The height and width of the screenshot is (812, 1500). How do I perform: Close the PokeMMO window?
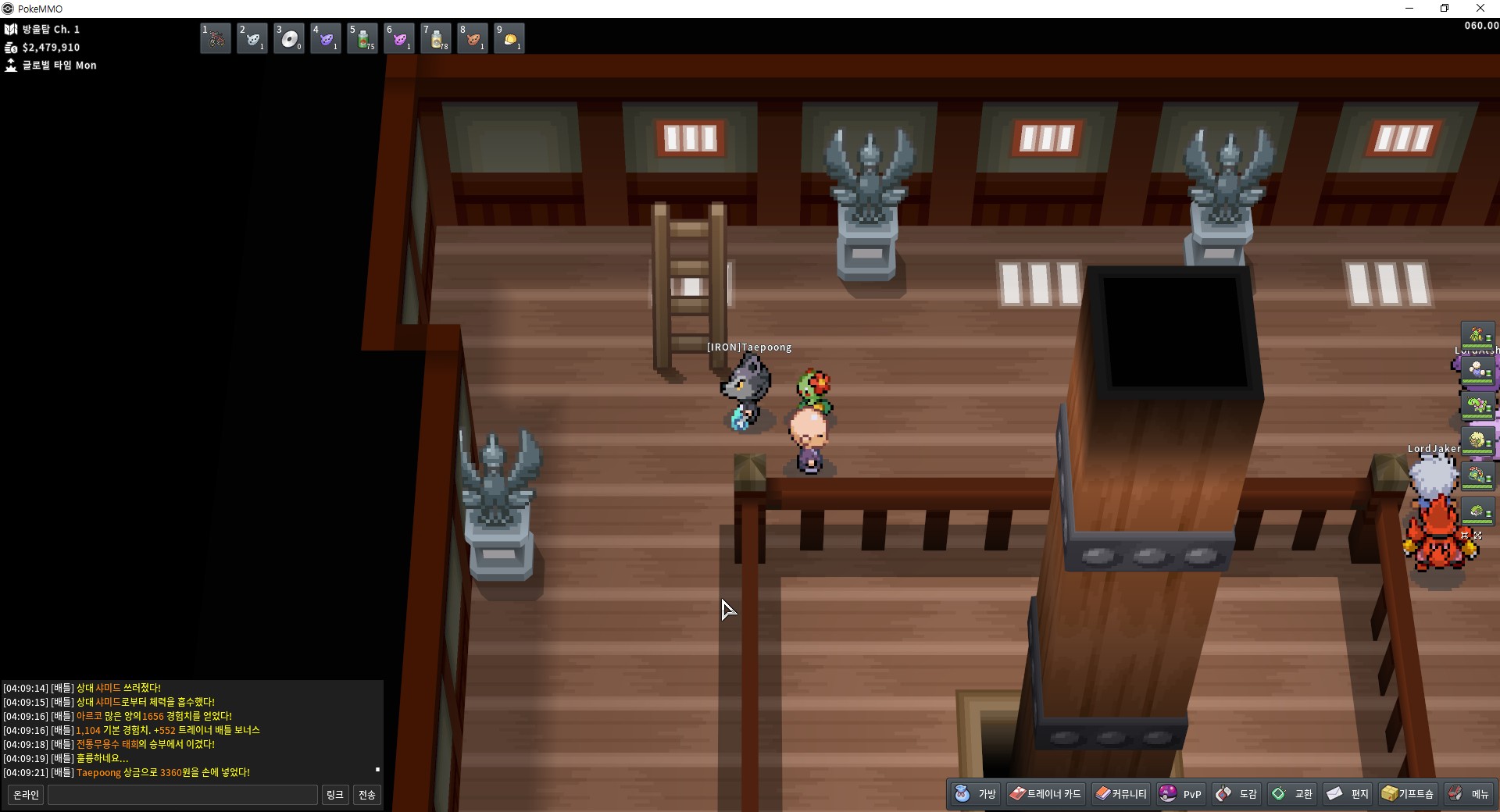1480,9
